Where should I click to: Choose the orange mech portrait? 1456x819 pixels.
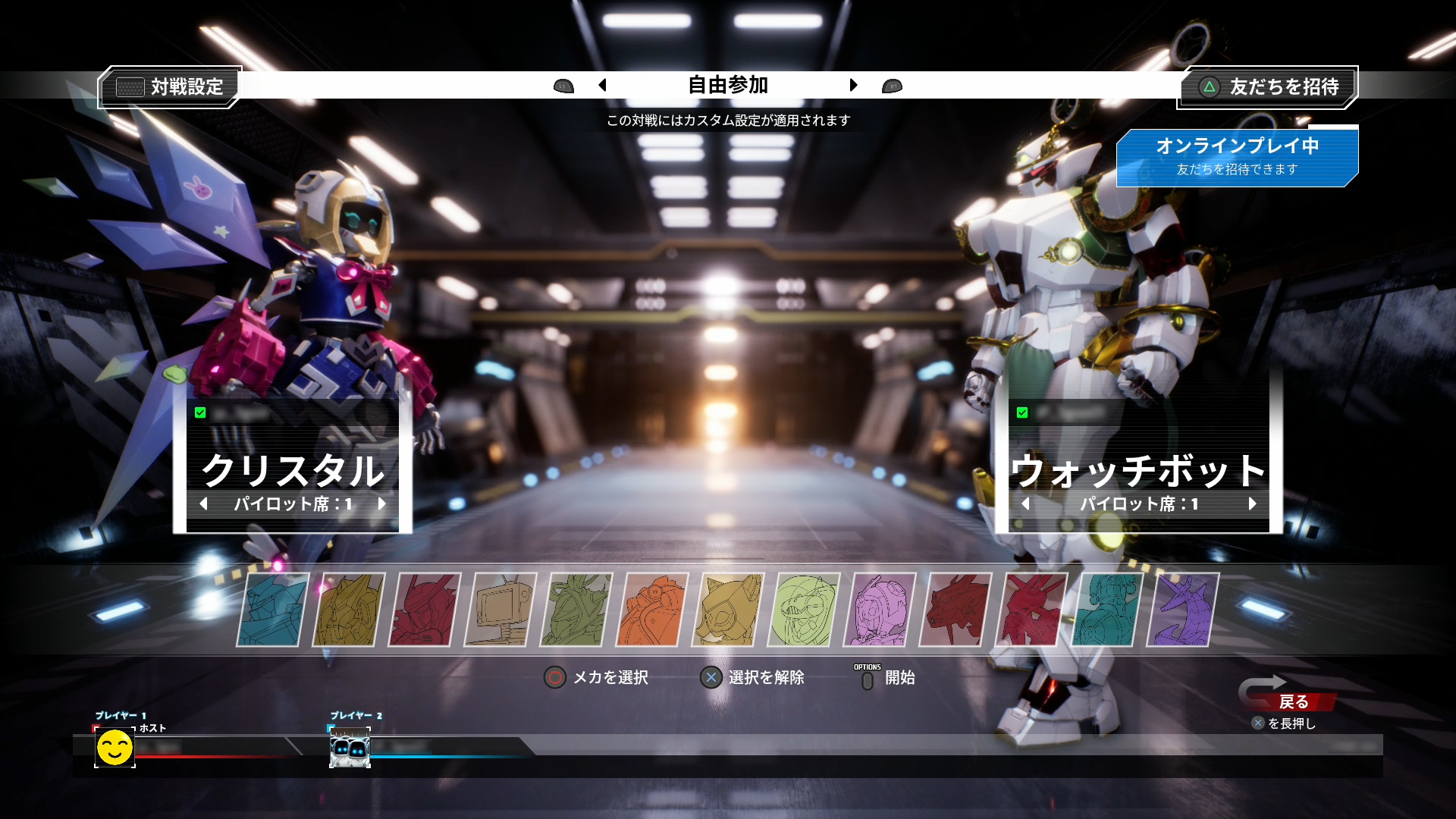[x=651, y=610]
